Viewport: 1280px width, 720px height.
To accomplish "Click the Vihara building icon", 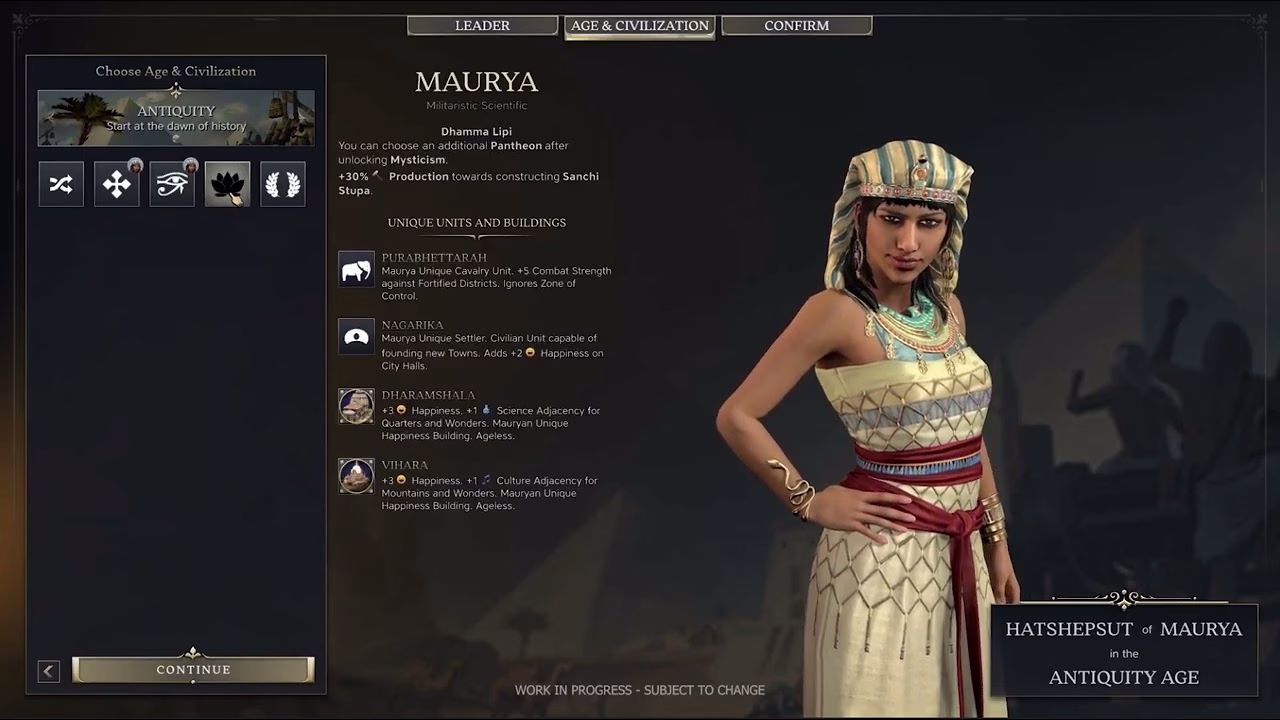I will 356,476.
